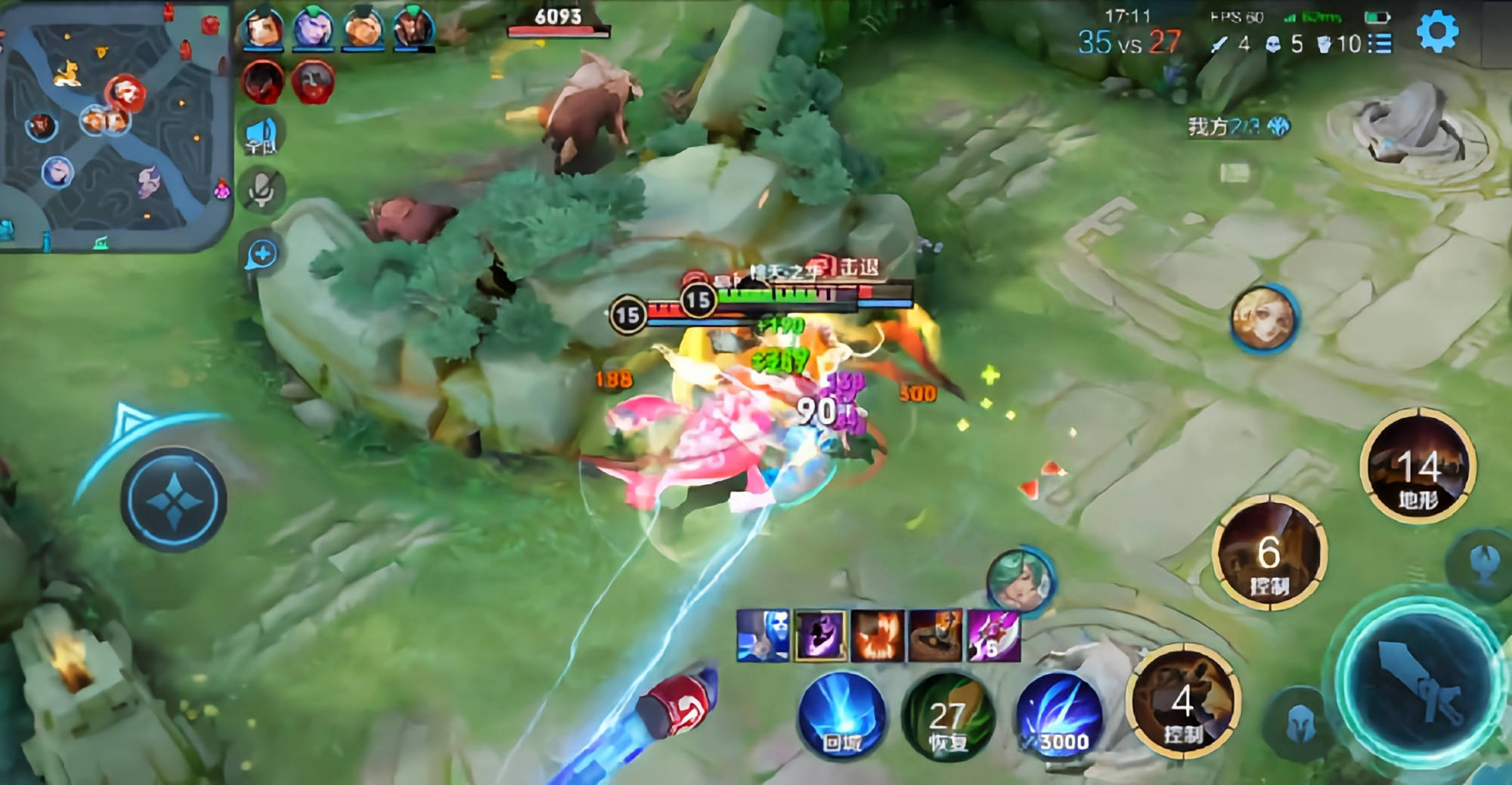Tap the virtual movement joystick
This screenshot has width=1512, height=785.
[x=174, y=499]
